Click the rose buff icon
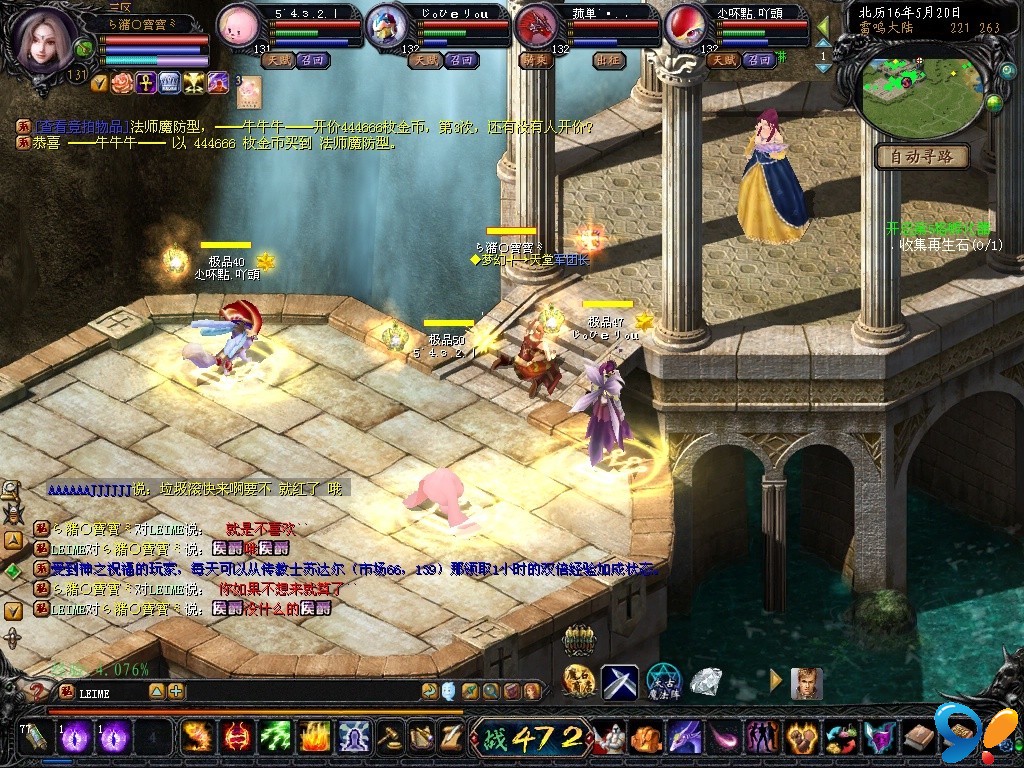 pyautogui.click(x=121, y=82)
